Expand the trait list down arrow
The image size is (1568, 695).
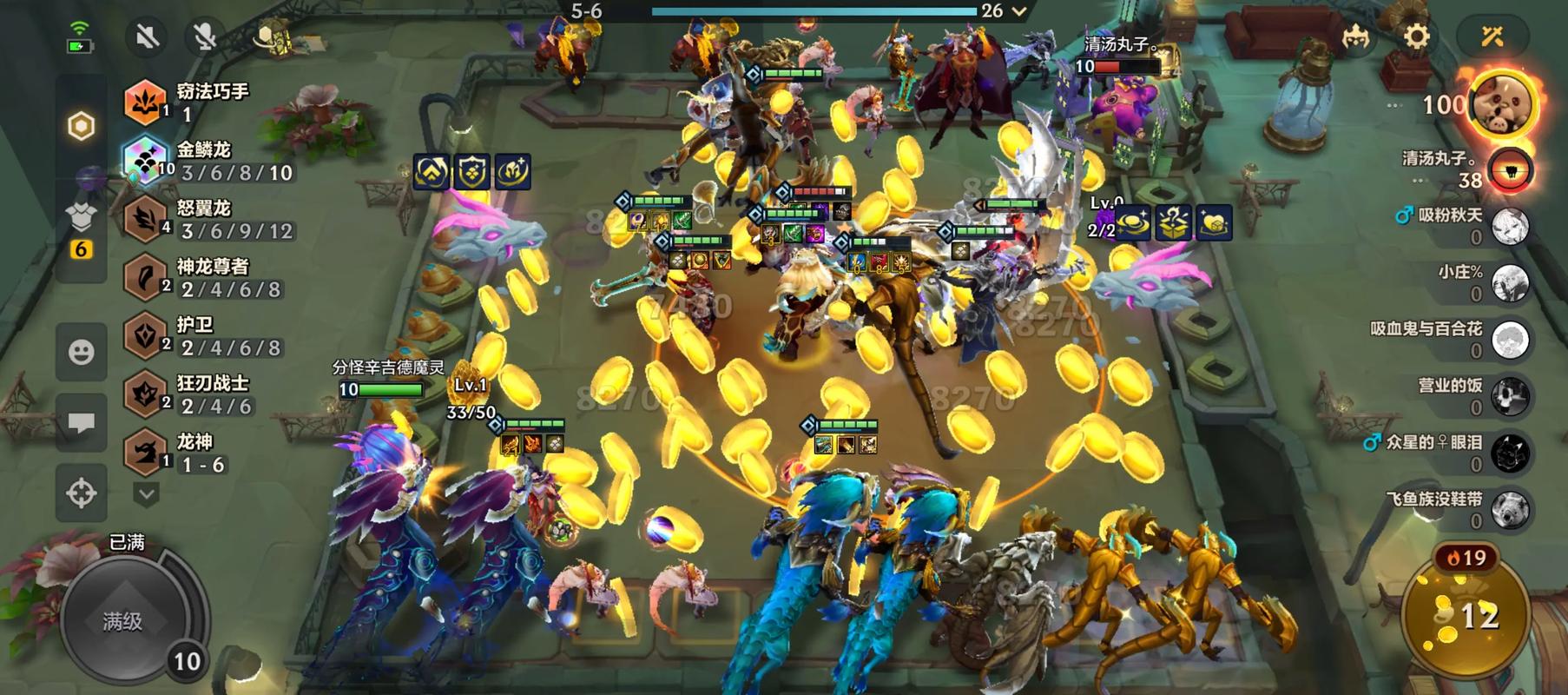[x=146, y=494]
